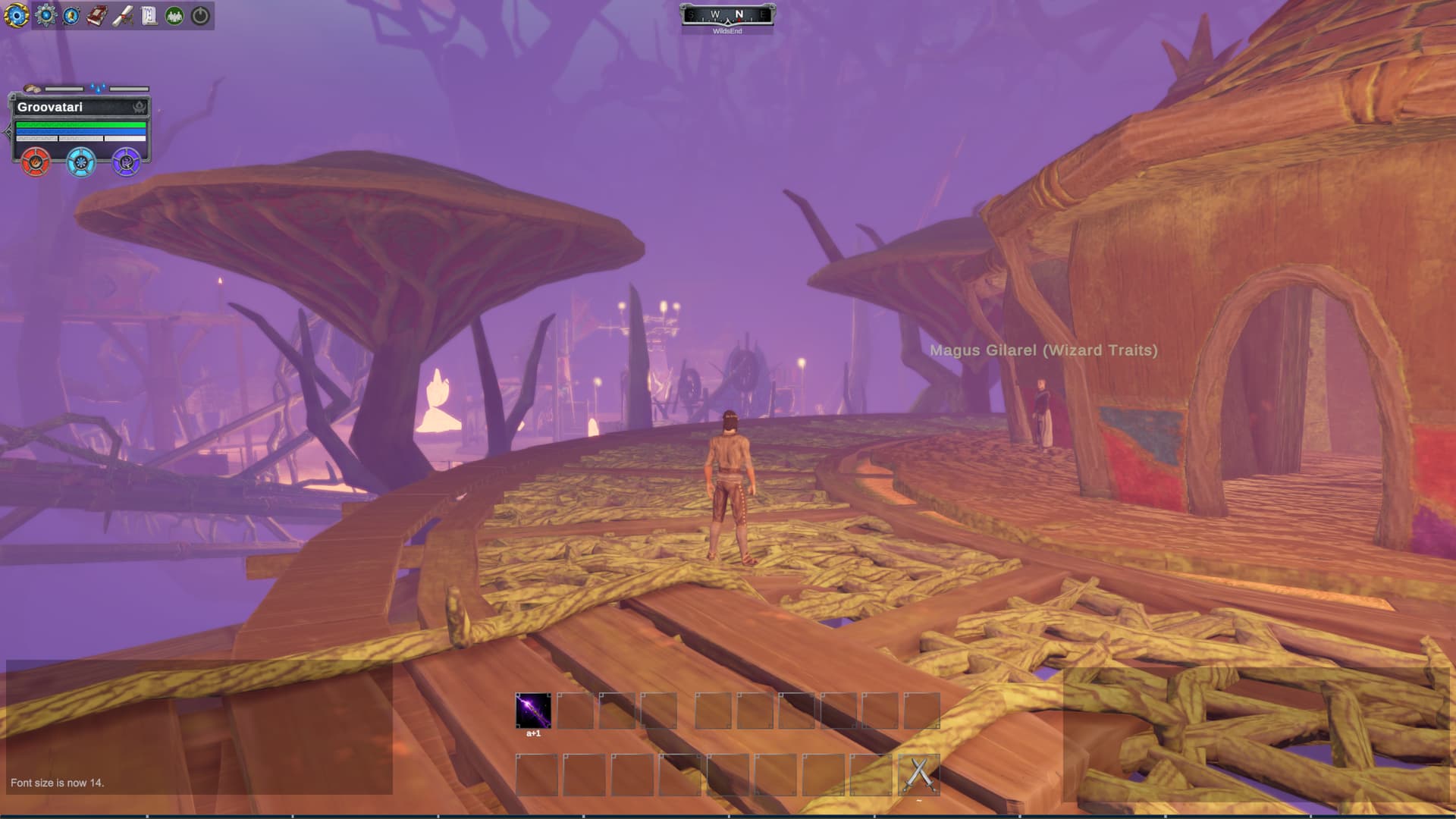Click the power button icon
This screenshot has height=819, width=1456.
coord(200,15)
